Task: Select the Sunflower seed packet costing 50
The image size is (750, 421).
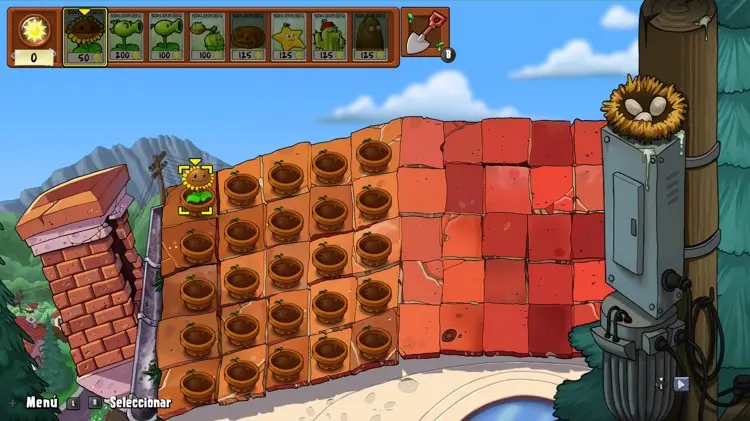Action: [x=85, y=37]
